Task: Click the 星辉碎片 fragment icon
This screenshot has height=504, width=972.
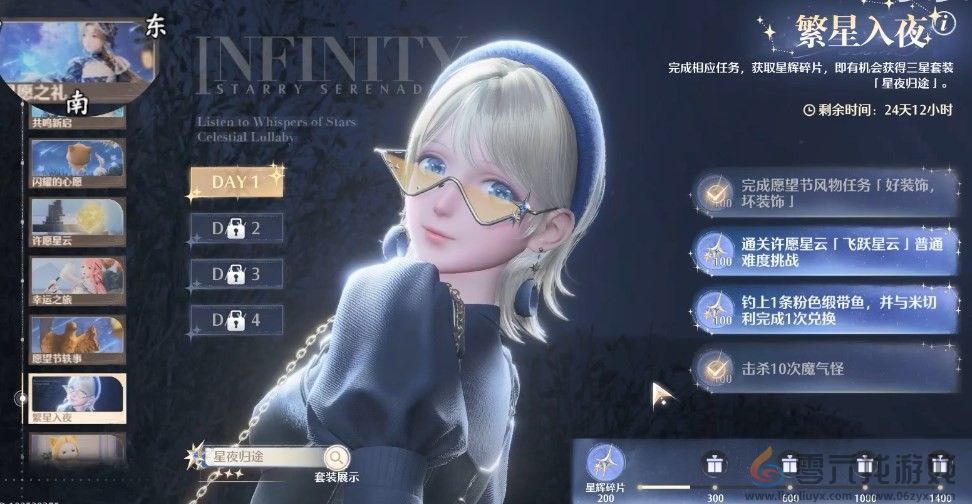Action: point(605,462)
